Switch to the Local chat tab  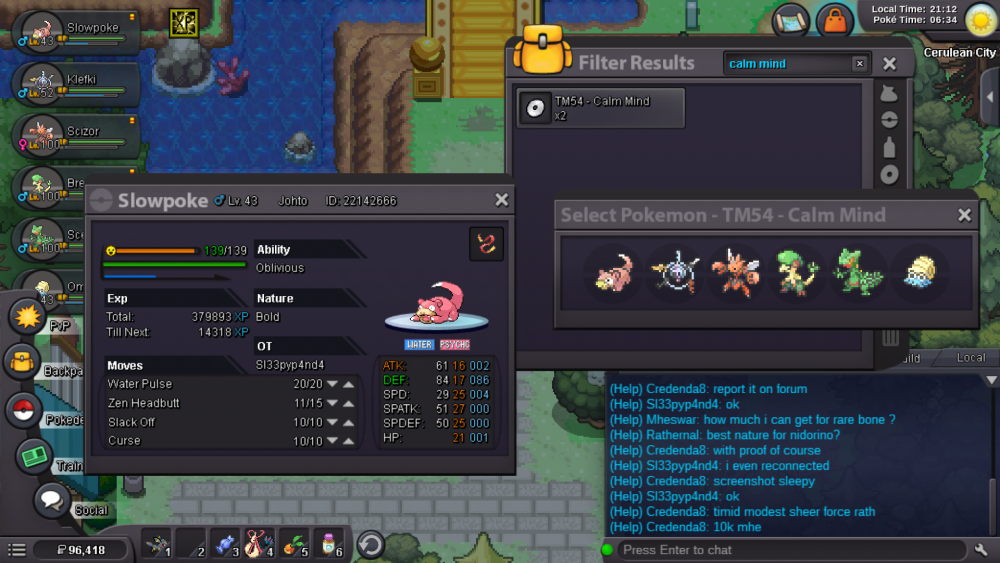point(970,357)
